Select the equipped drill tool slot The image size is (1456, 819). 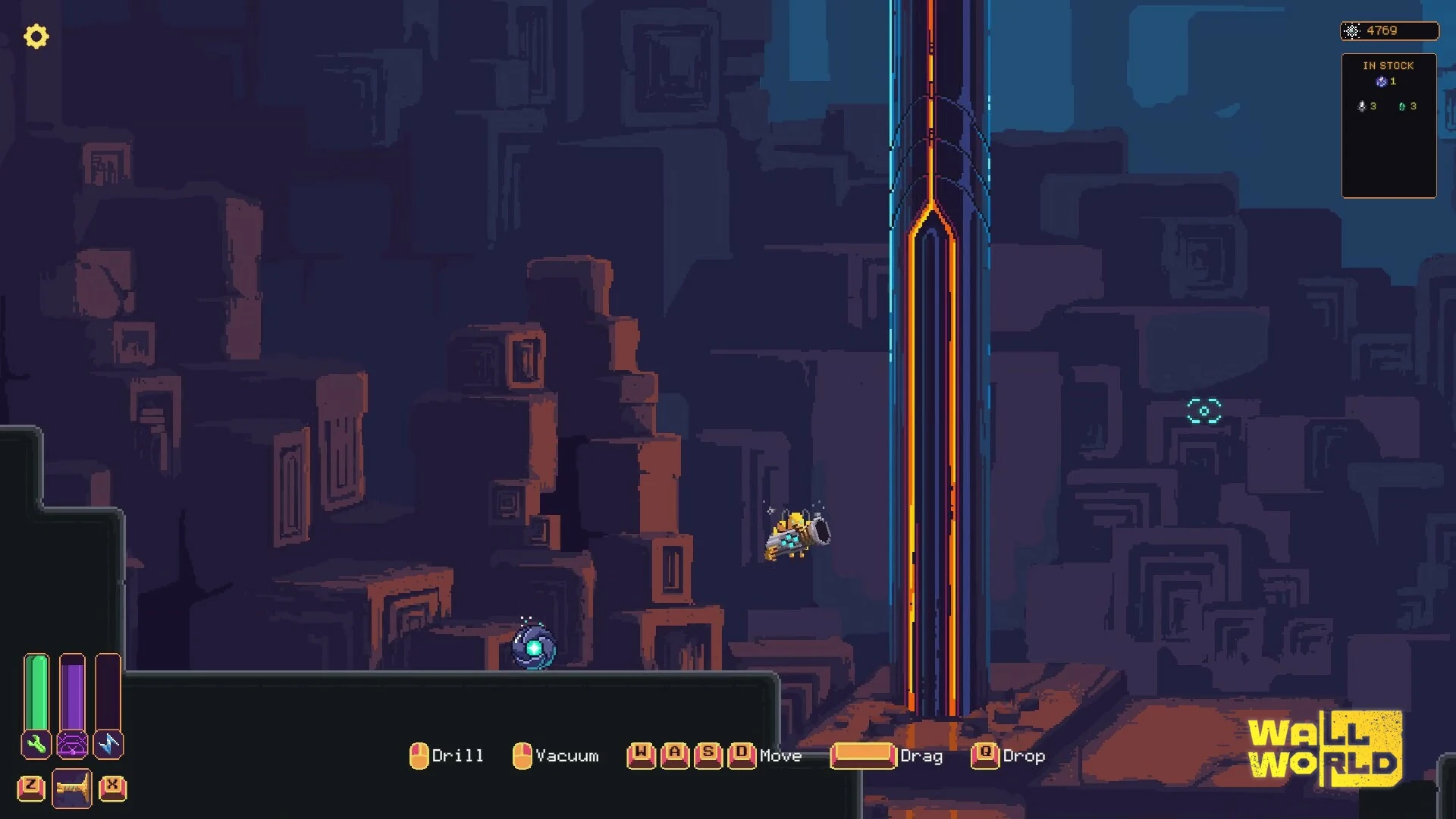point(72,788)
